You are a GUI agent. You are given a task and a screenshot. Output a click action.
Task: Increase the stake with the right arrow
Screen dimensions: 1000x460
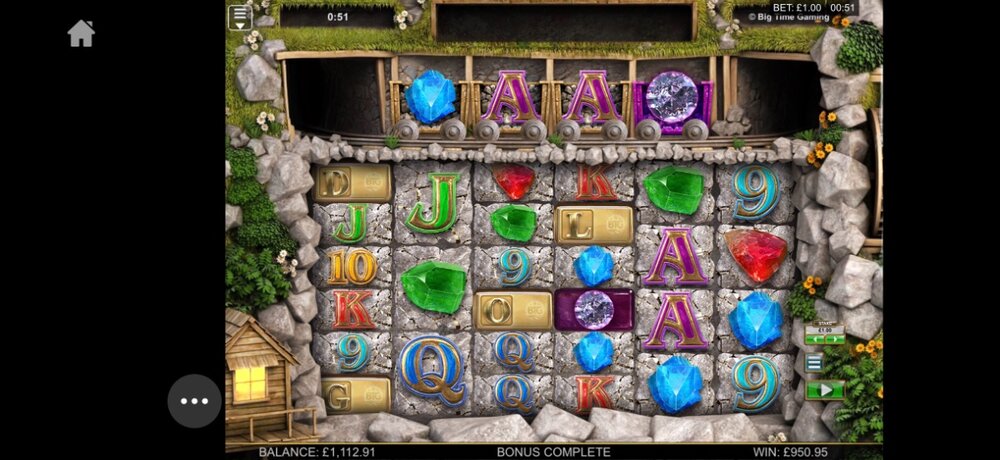(836, 339)
